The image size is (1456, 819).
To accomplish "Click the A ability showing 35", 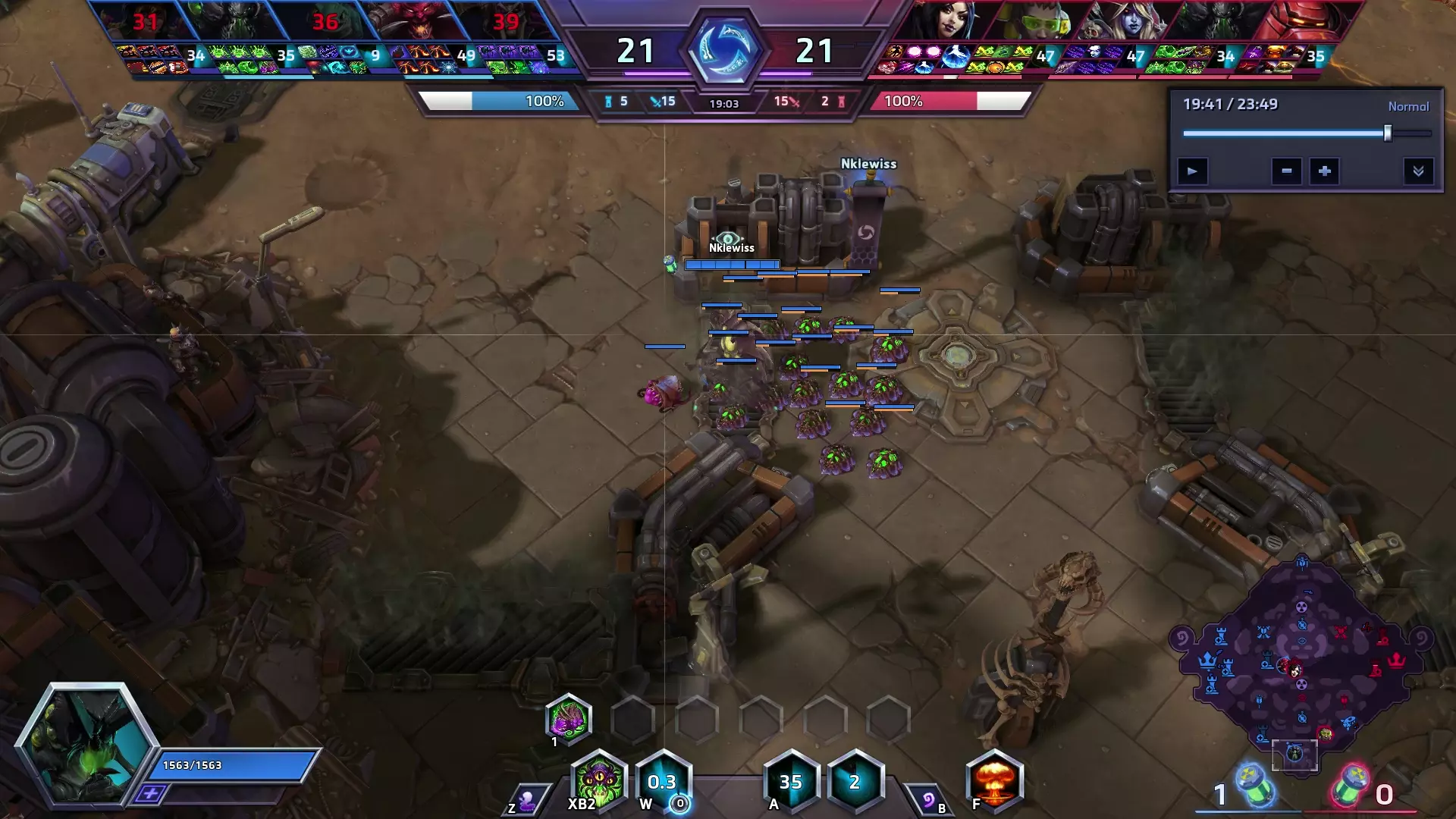I will point(791,781).
